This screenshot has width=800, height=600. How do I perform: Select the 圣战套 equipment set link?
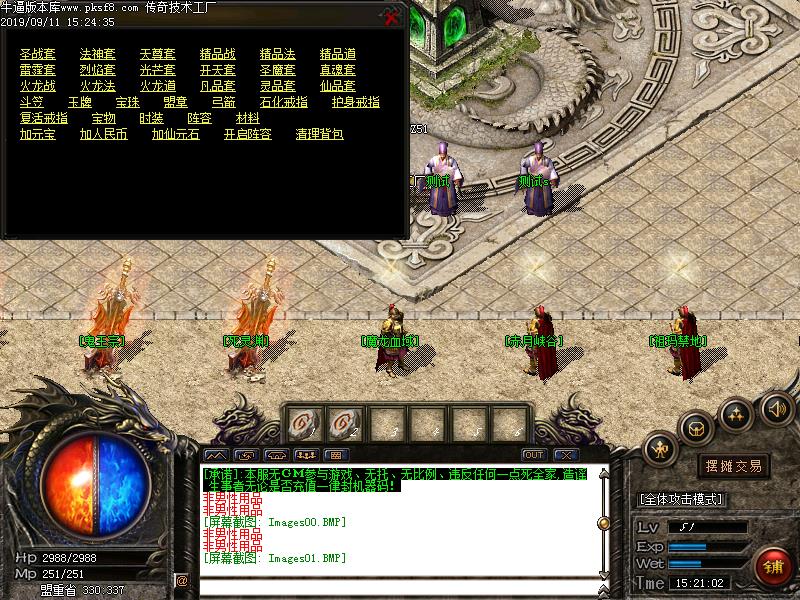[38, 54]
